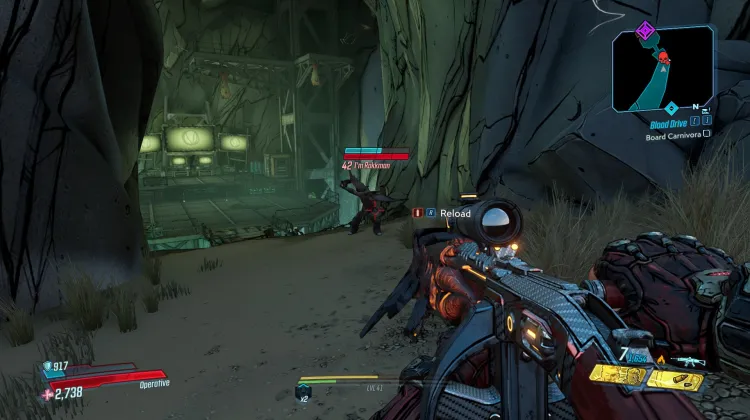The width and height of the screenshot is (750, 420).
Task: Select the Blood Drive mission tracker
Action: [670, 124]
